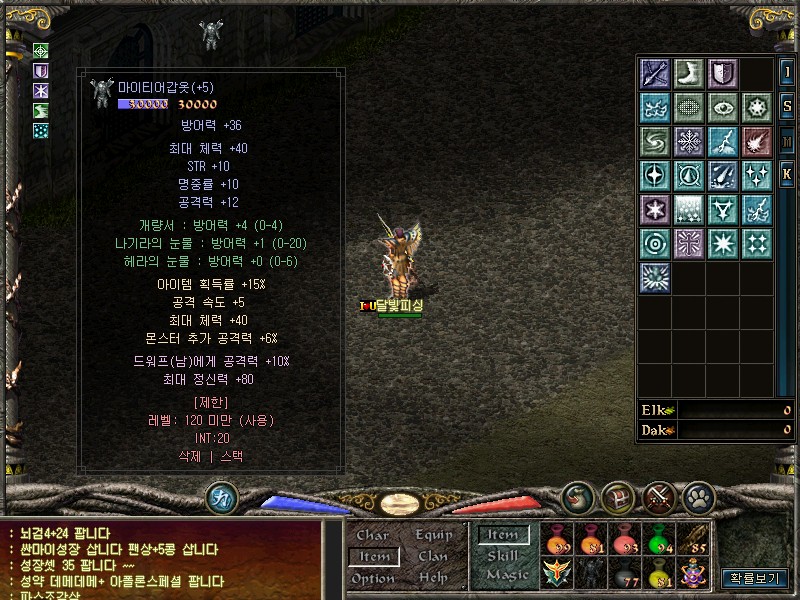Select the snowflake skill icon
800x600 pixels.
(689, 141)
